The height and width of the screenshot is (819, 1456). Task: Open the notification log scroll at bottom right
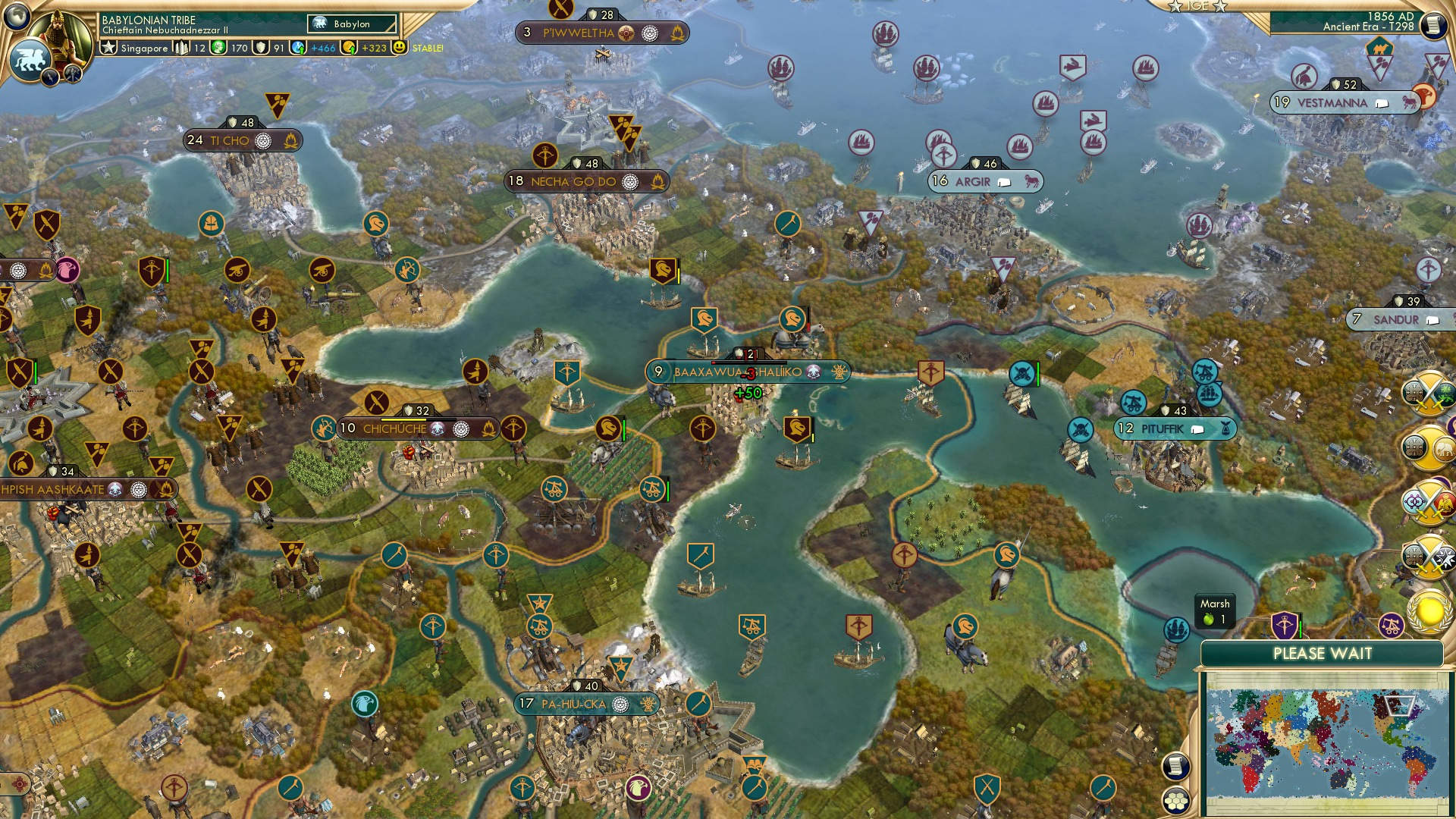[1175, 767]
